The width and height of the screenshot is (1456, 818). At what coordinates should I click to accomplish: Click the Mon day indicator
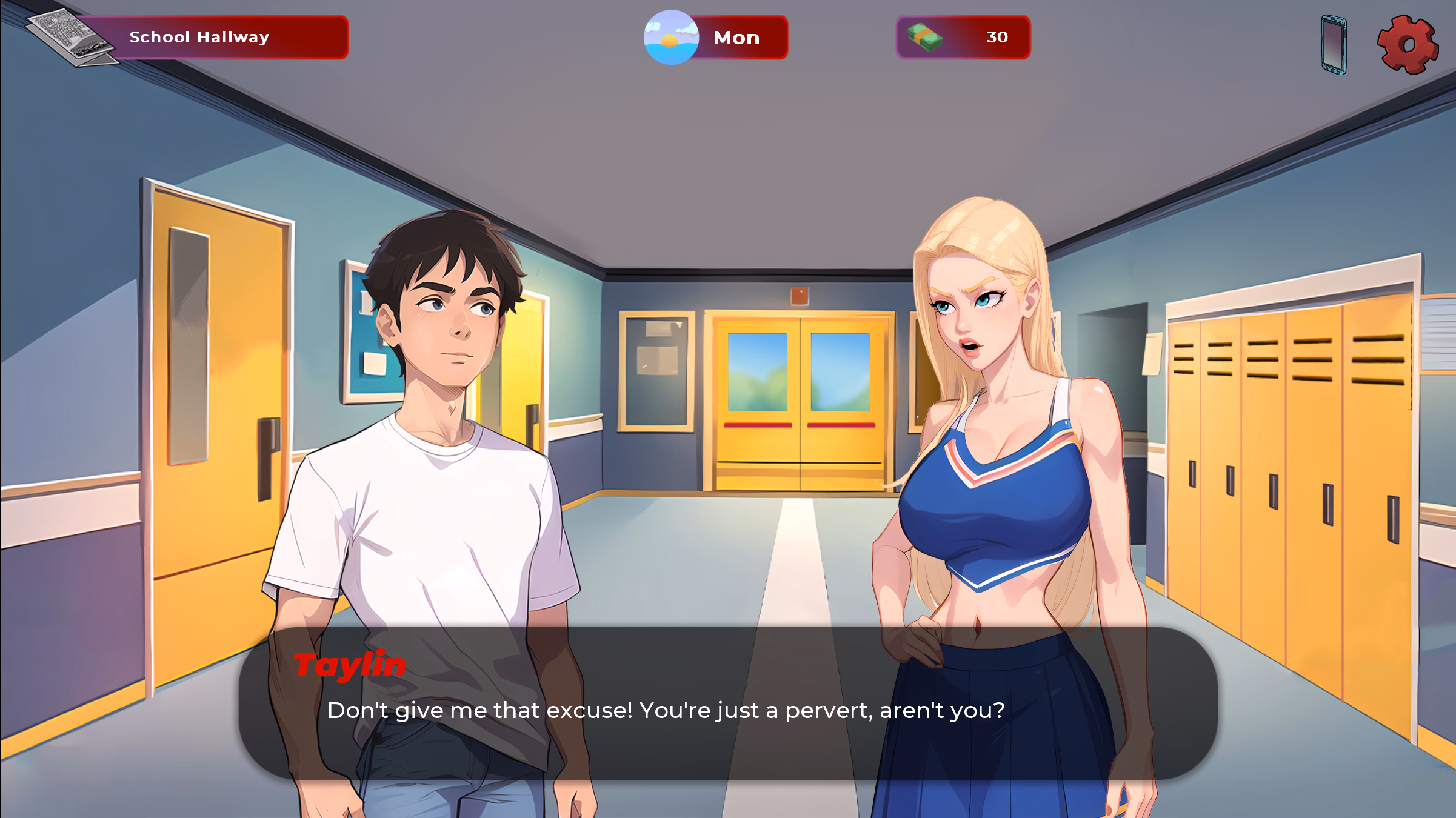736,38
